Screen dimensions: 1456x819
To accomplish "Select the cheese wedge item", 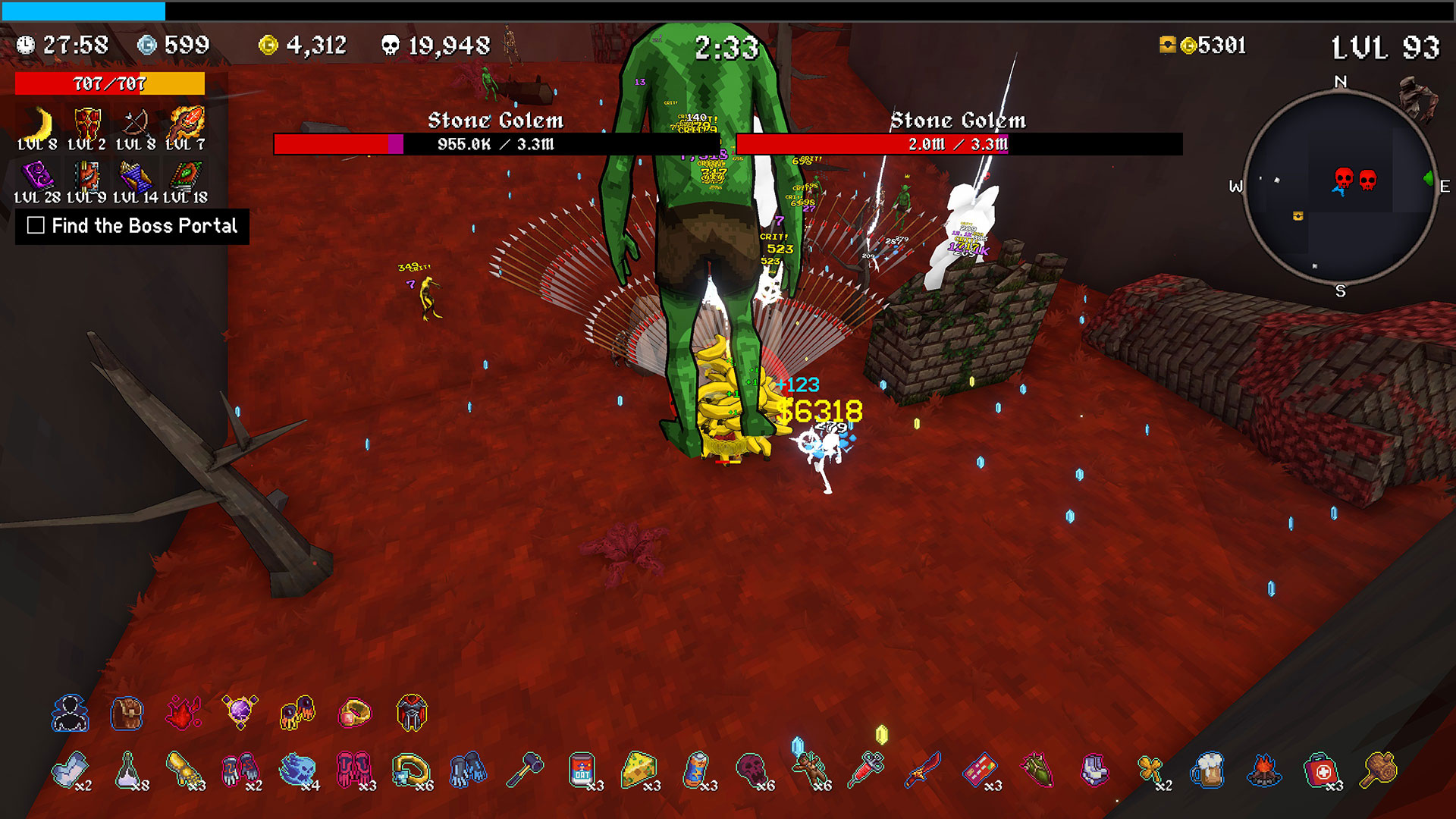I will (639, 770).
